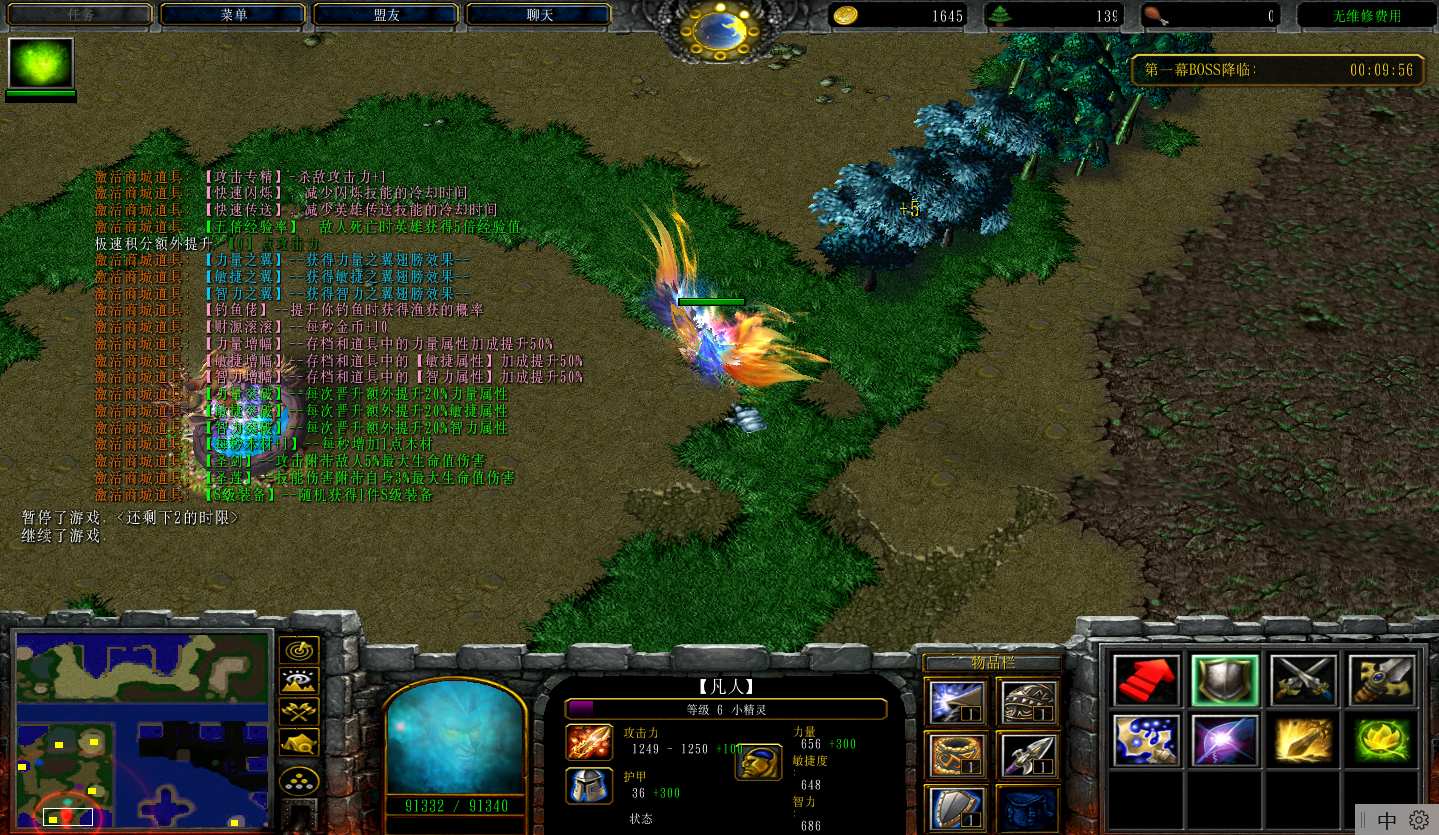Open the input method settings gear
This screenshot has width=1439, height=835.
[1418, 820]
